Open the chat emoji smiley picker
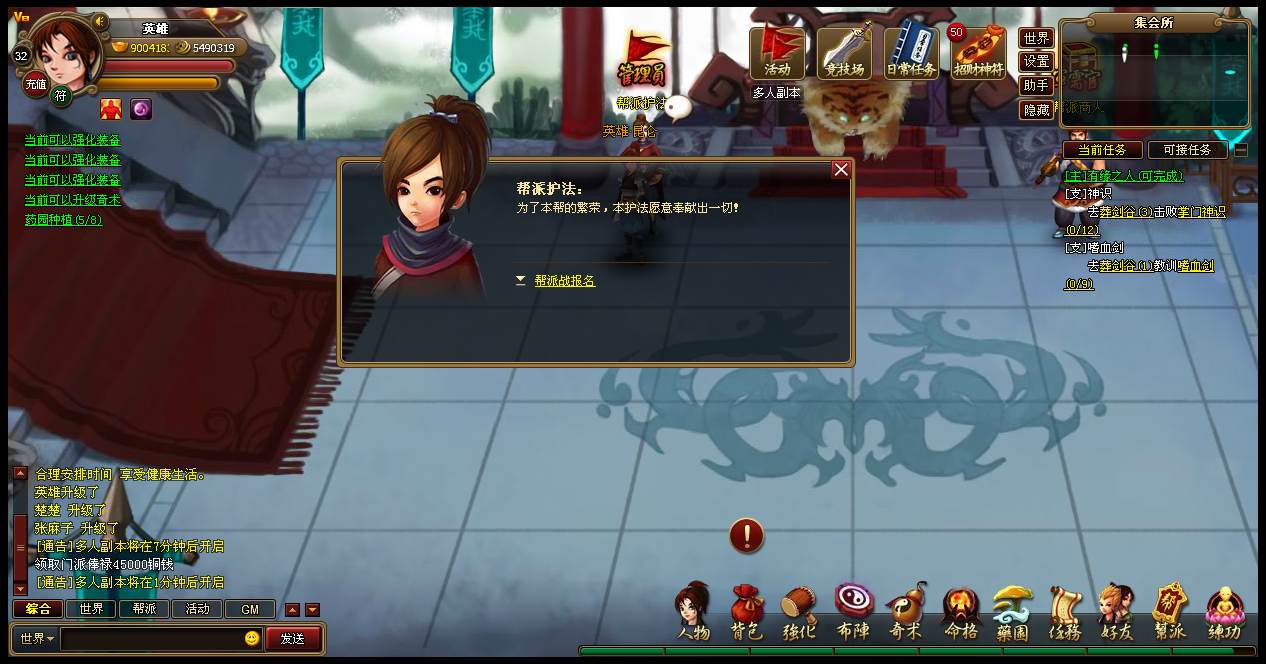 pos(252,638)
